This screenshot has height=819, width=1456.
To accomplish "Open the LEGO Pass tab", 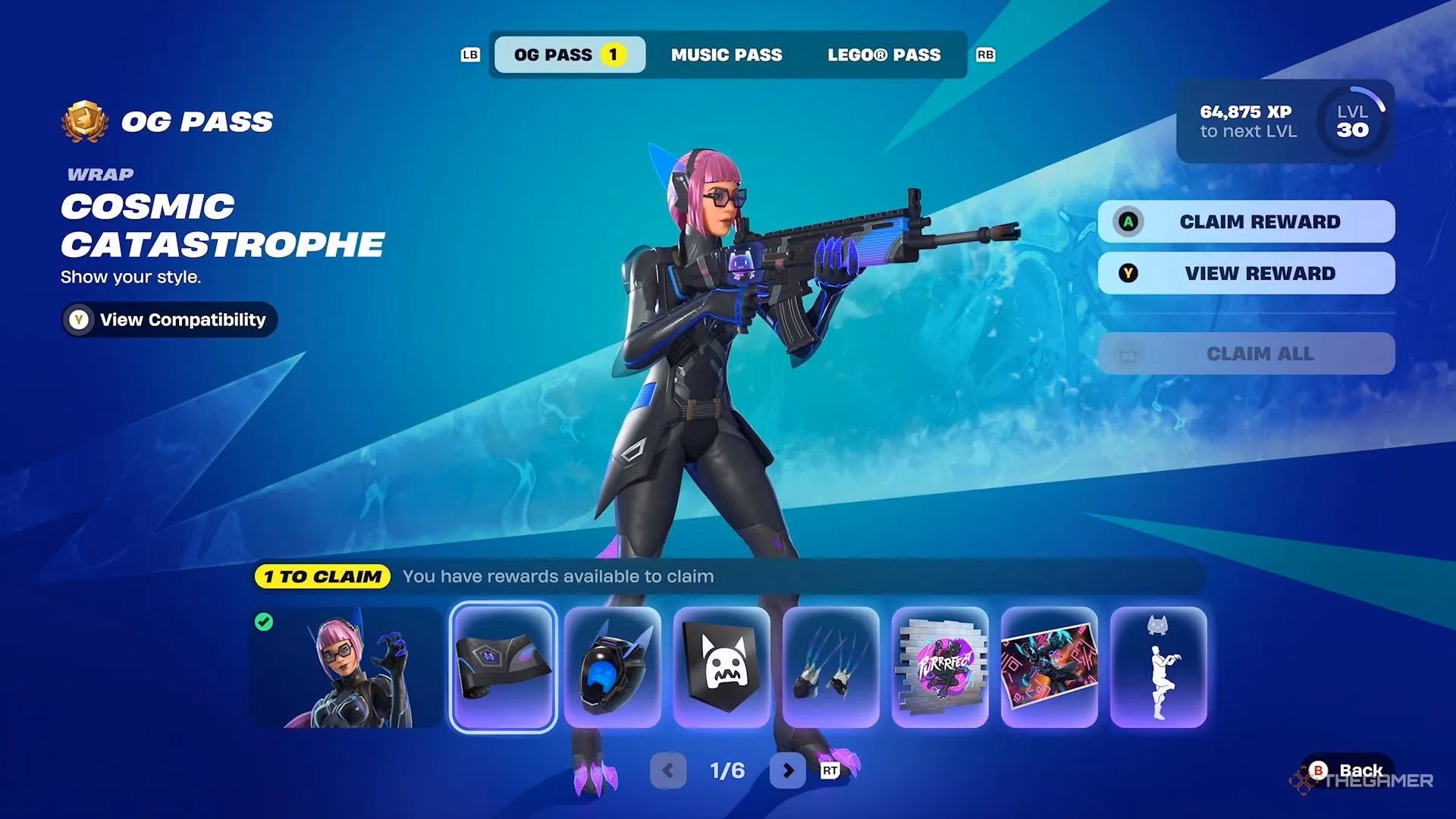I will pos(883,54).
